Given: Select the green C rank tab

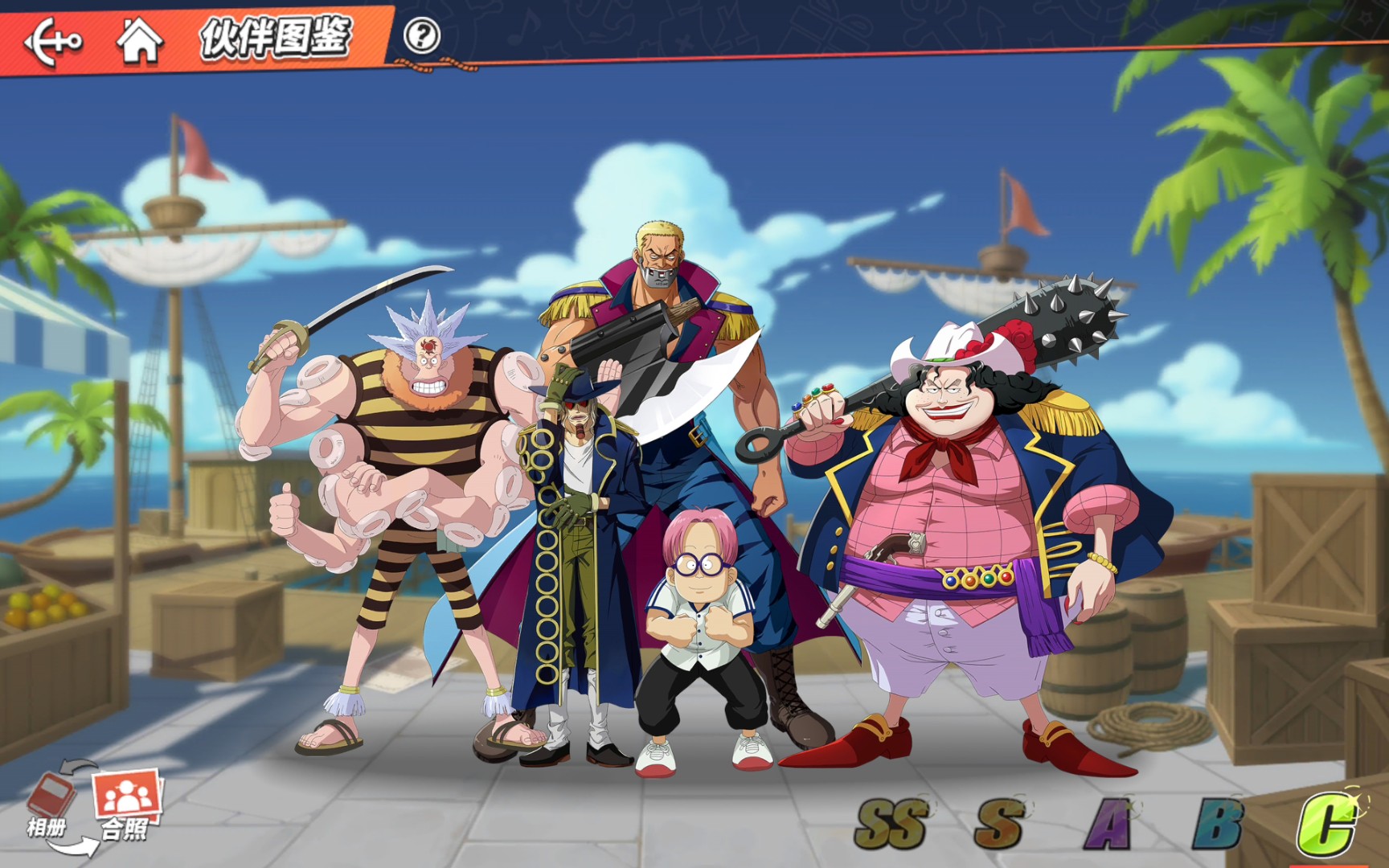Looking at the screenshot, I should [x=1326, y=824].
